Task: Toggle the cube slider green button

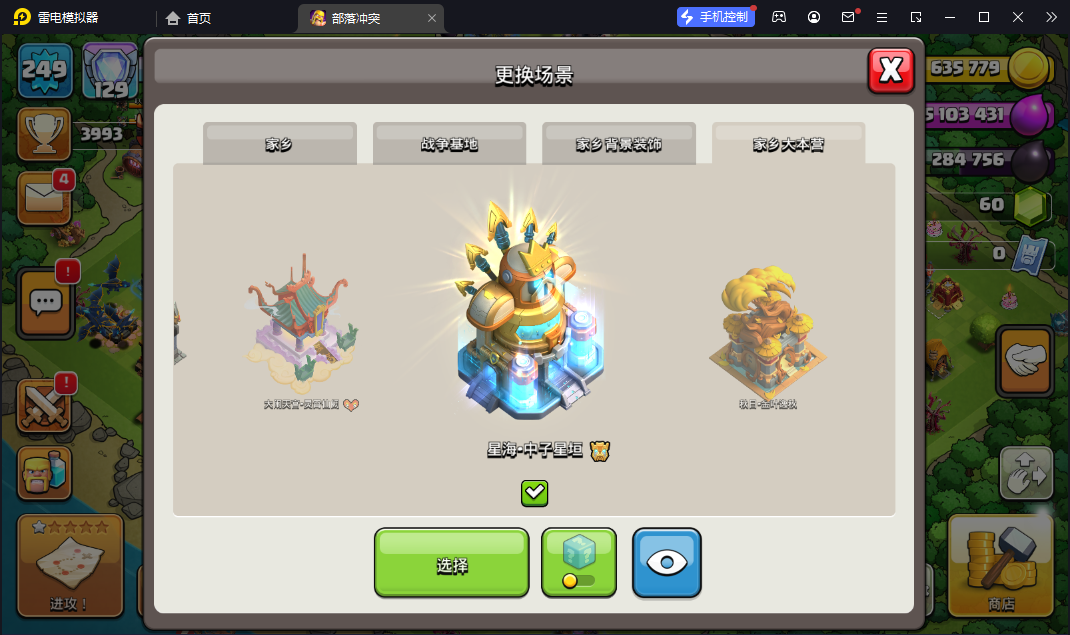Action: [579, 564]
